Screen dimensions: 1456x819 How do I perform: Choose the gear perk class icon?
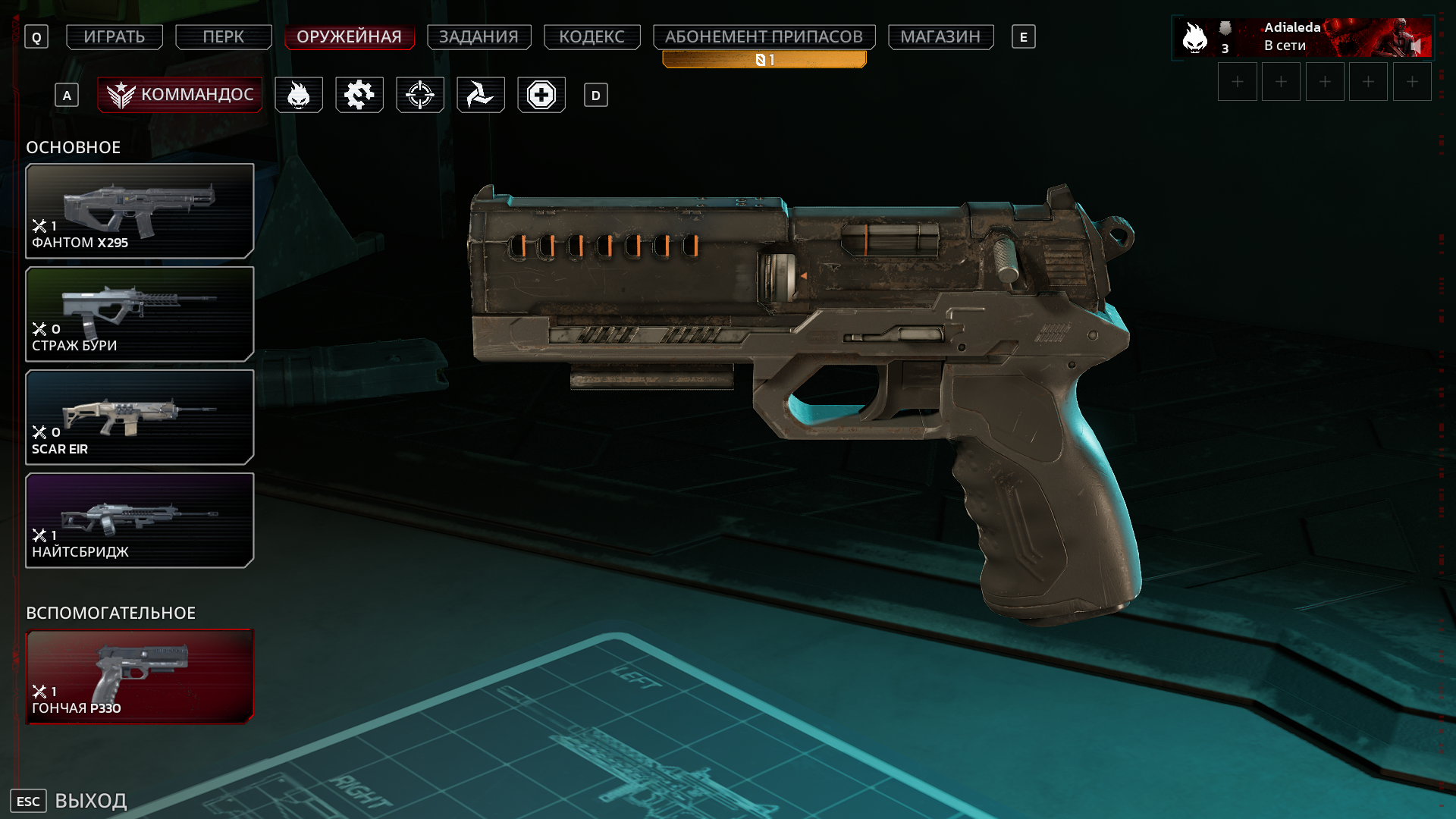[x=359, y=95]
